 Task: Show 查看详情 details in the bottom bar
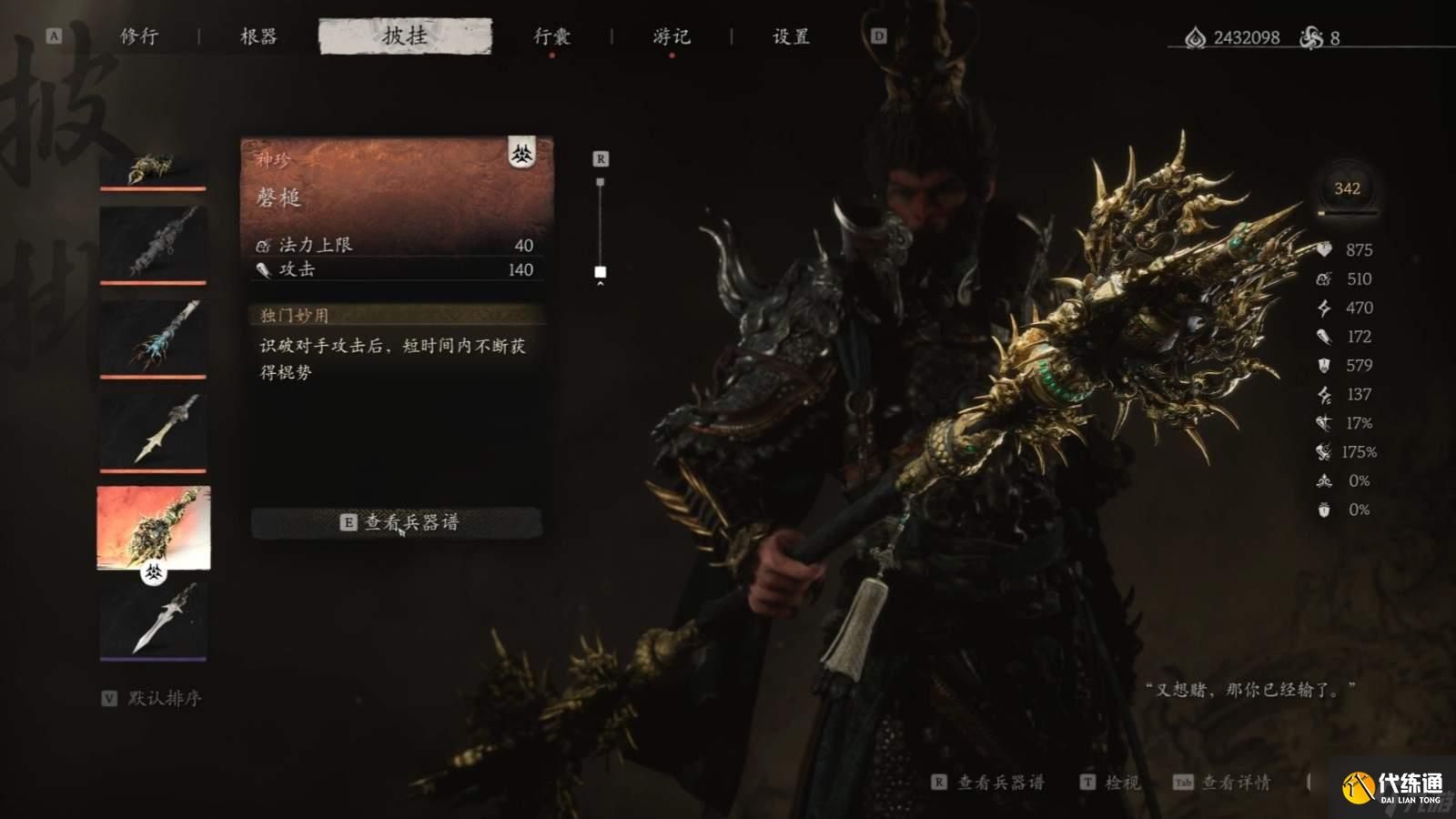click(x=1222, y=783)
